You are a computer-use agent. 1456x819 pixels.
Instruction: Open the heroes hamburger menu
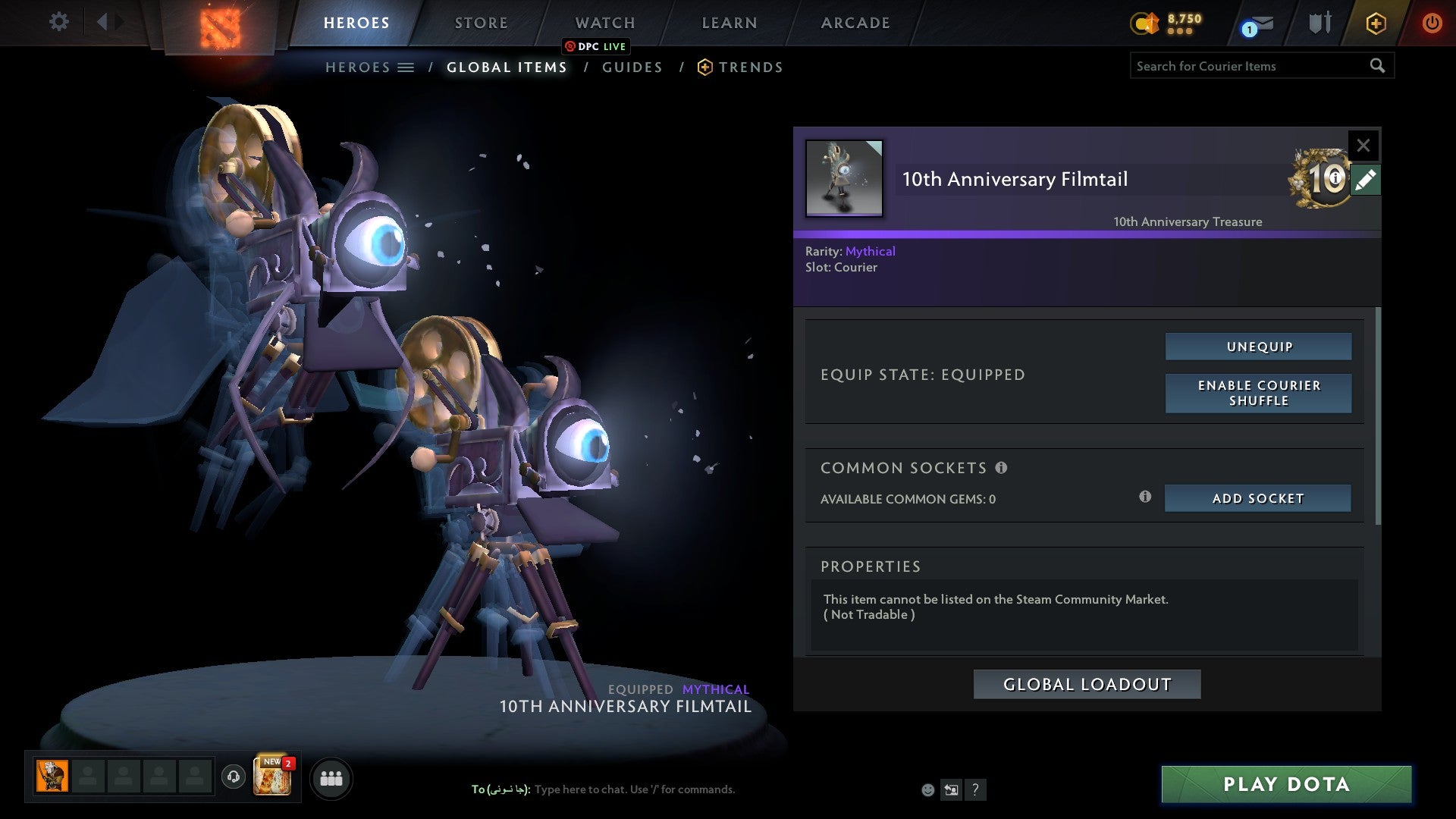click(407, 67)
